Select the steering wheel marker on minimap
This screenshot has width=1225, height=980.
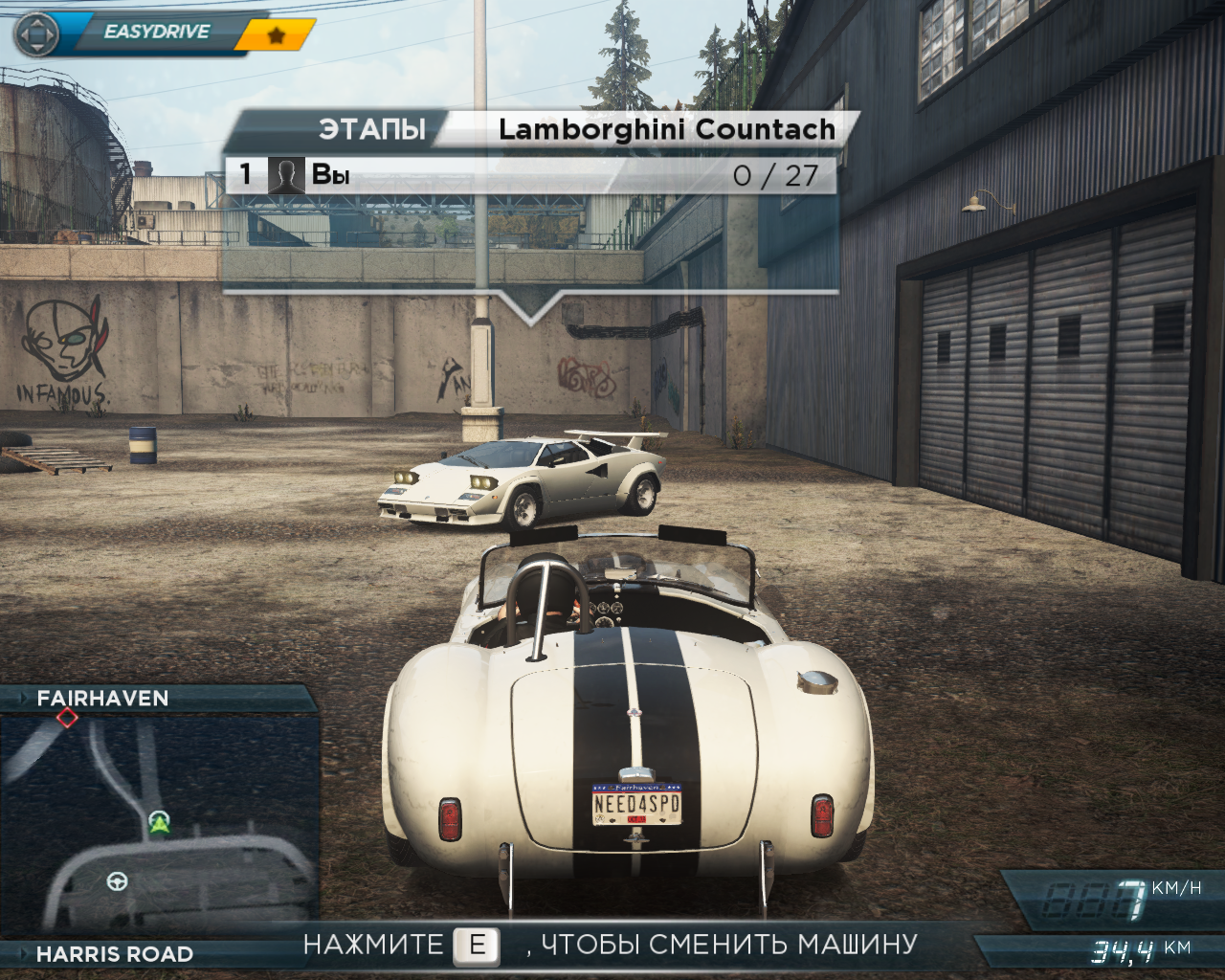(118, 880)
